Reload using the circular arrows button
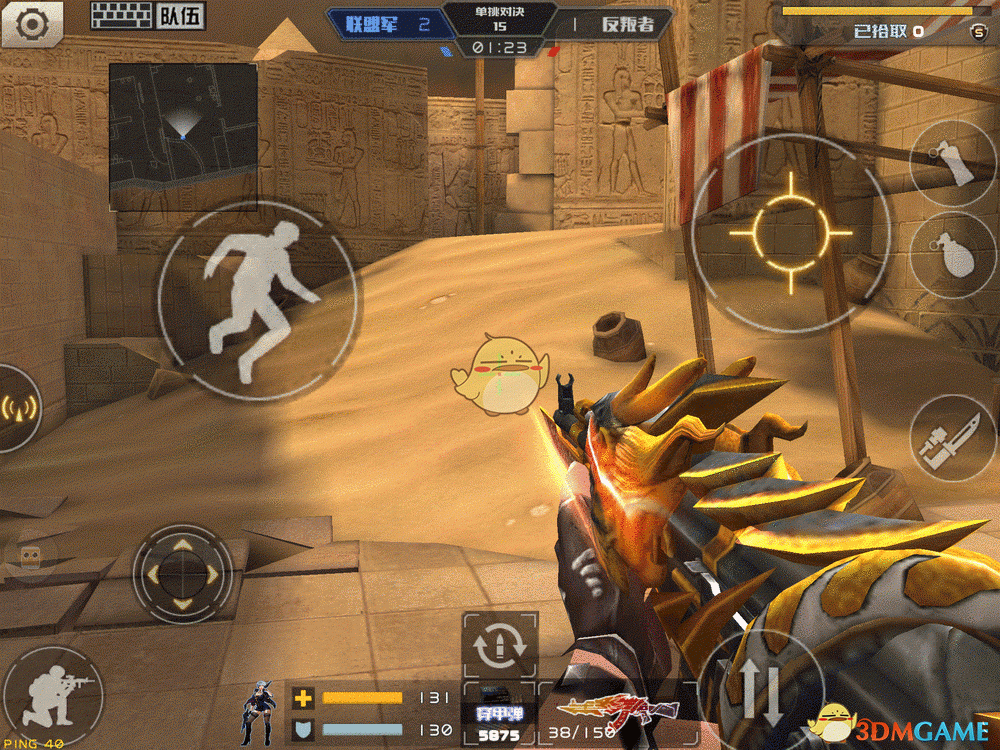The width and height of the screenshot is (1000, 750). pos(500,647)
